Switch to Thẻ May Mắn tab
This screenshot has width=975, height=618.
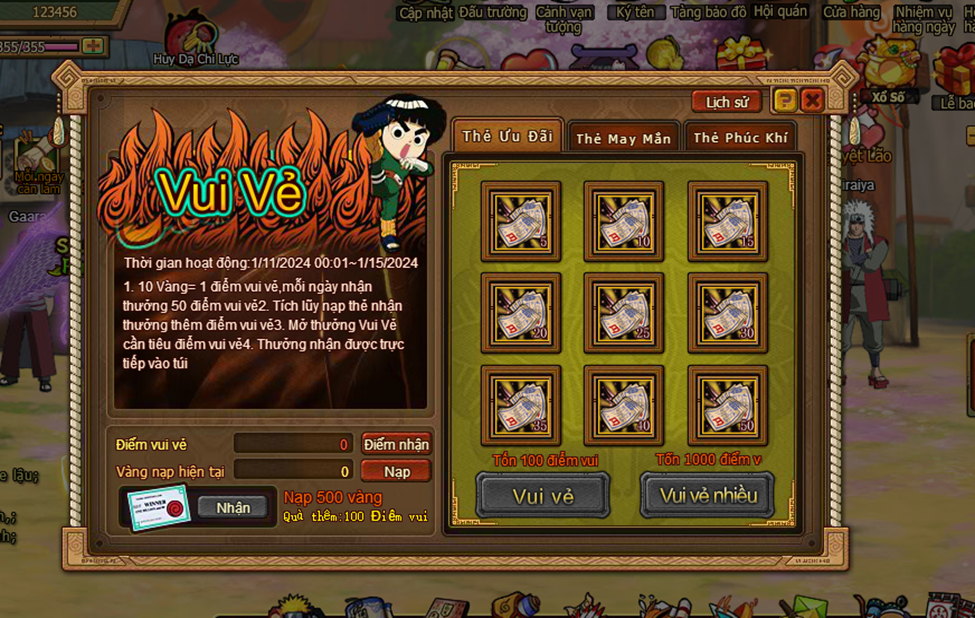click(623, 138)
